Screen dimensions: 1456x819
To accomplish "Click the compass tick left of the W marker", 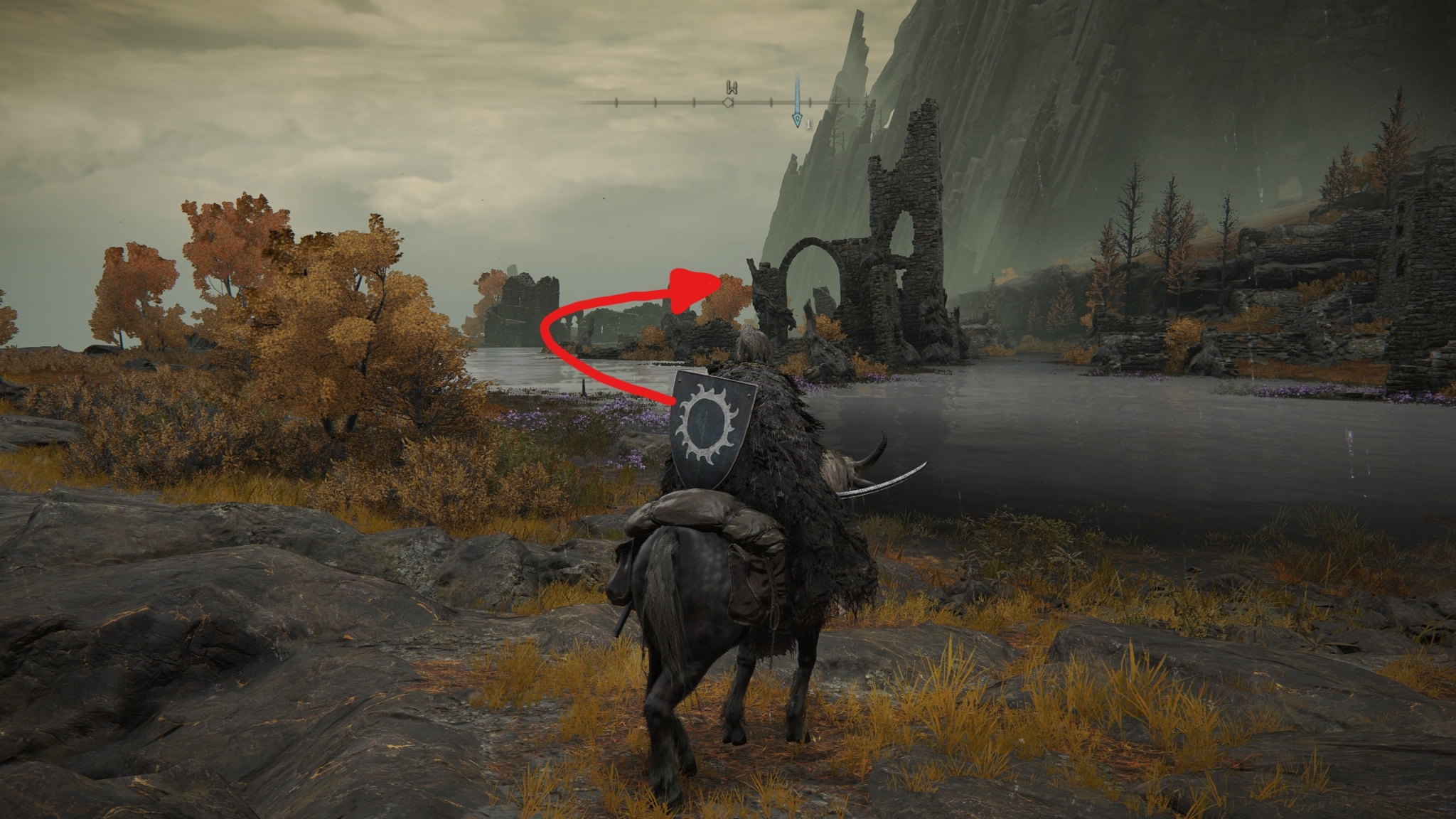I will (693, 102).
